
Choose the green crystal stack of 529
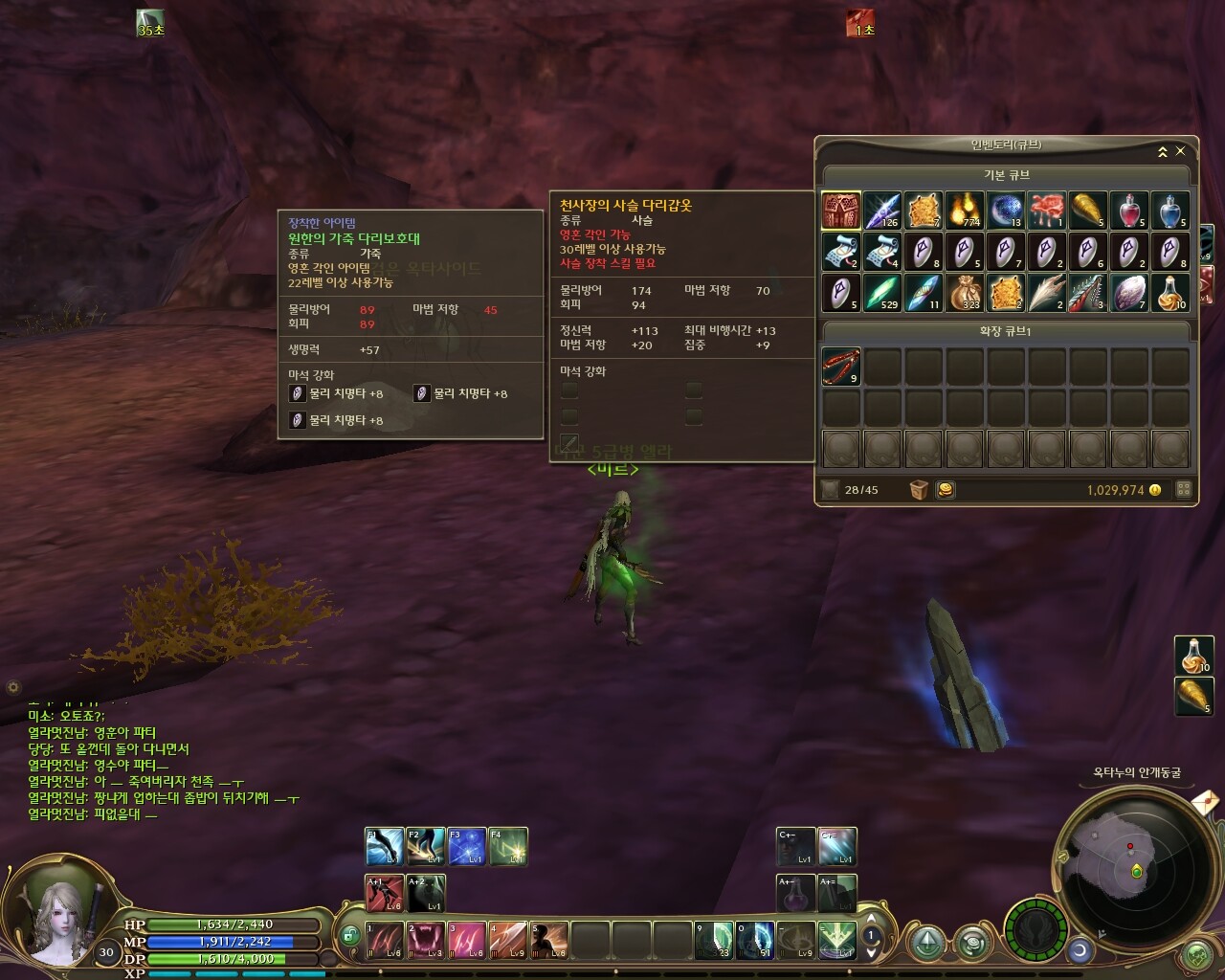[881, 292]
